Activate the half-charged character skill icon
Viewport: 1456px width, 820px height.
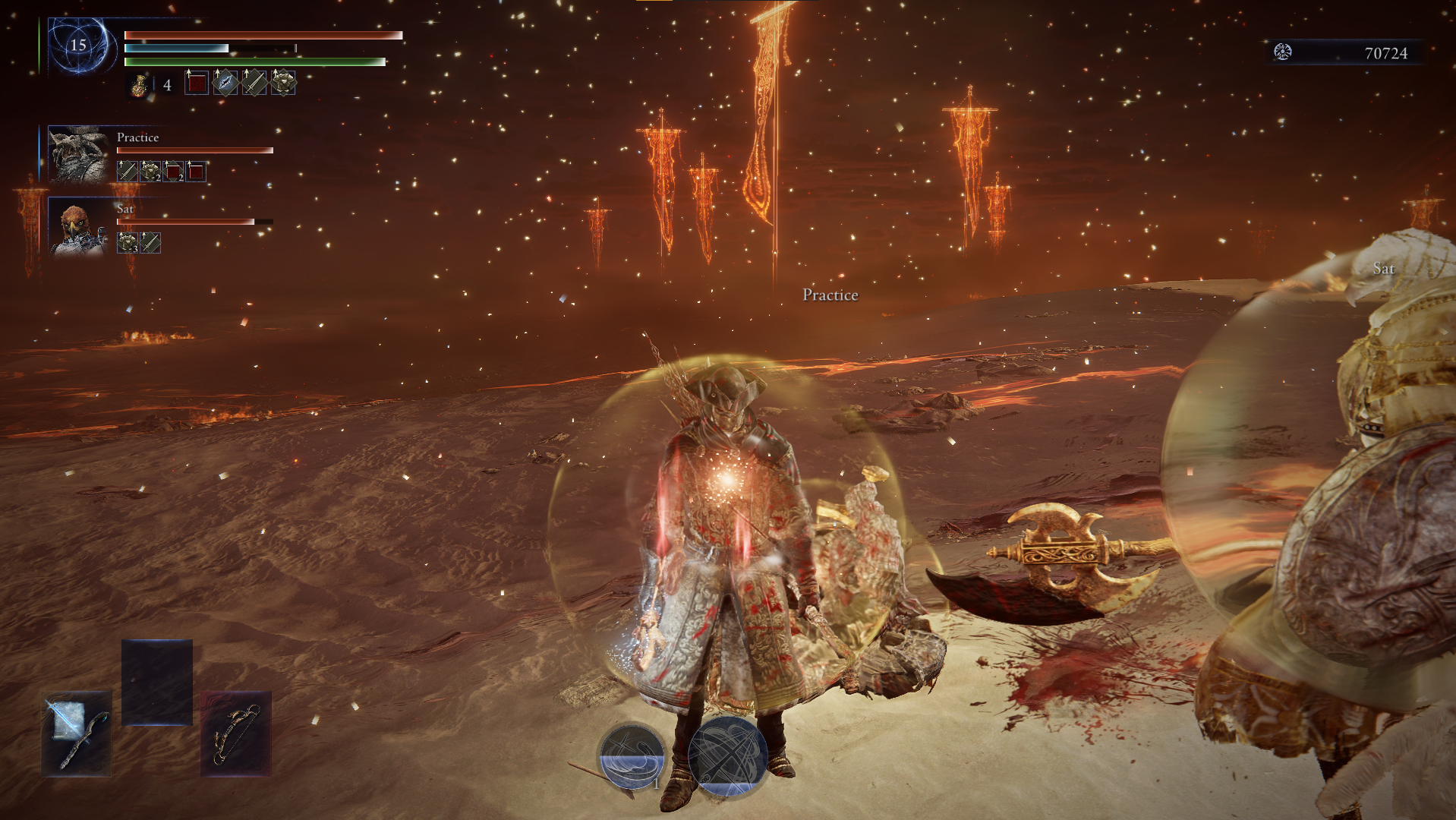(x=632, y=755)
